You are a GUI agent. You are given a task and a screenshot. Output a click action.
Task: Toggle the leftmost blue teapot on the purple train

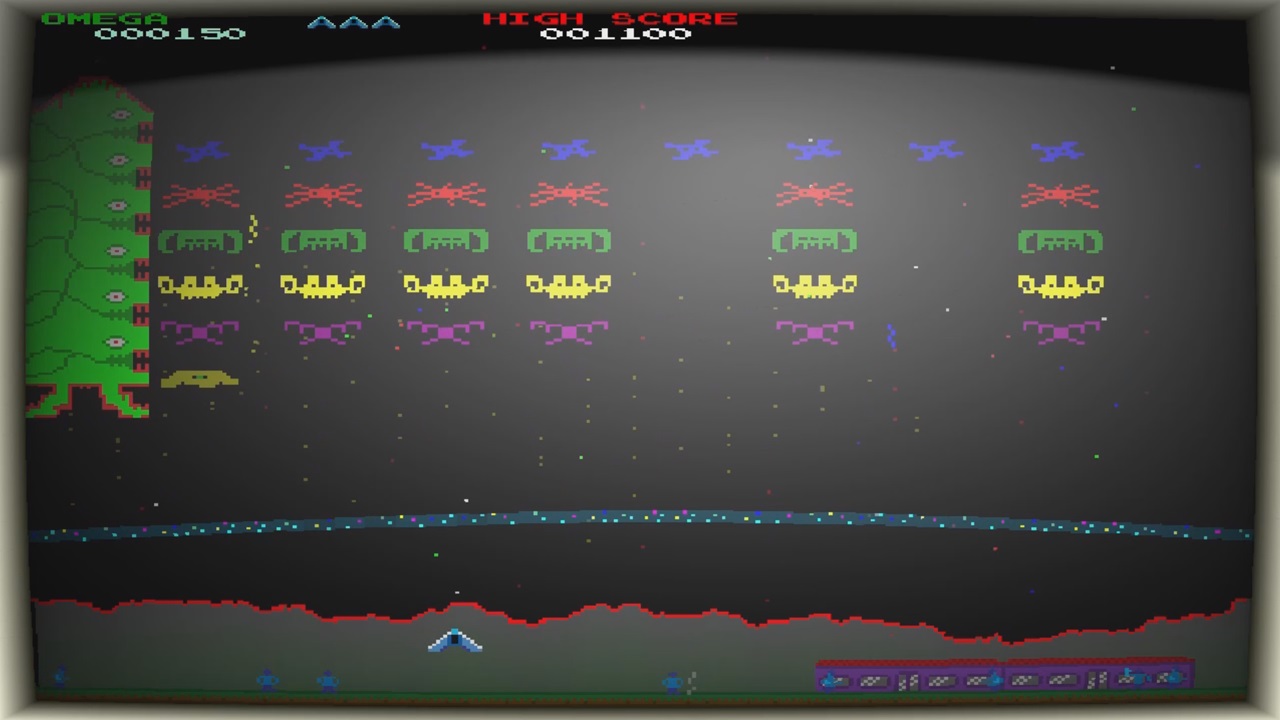click(828, 681)
